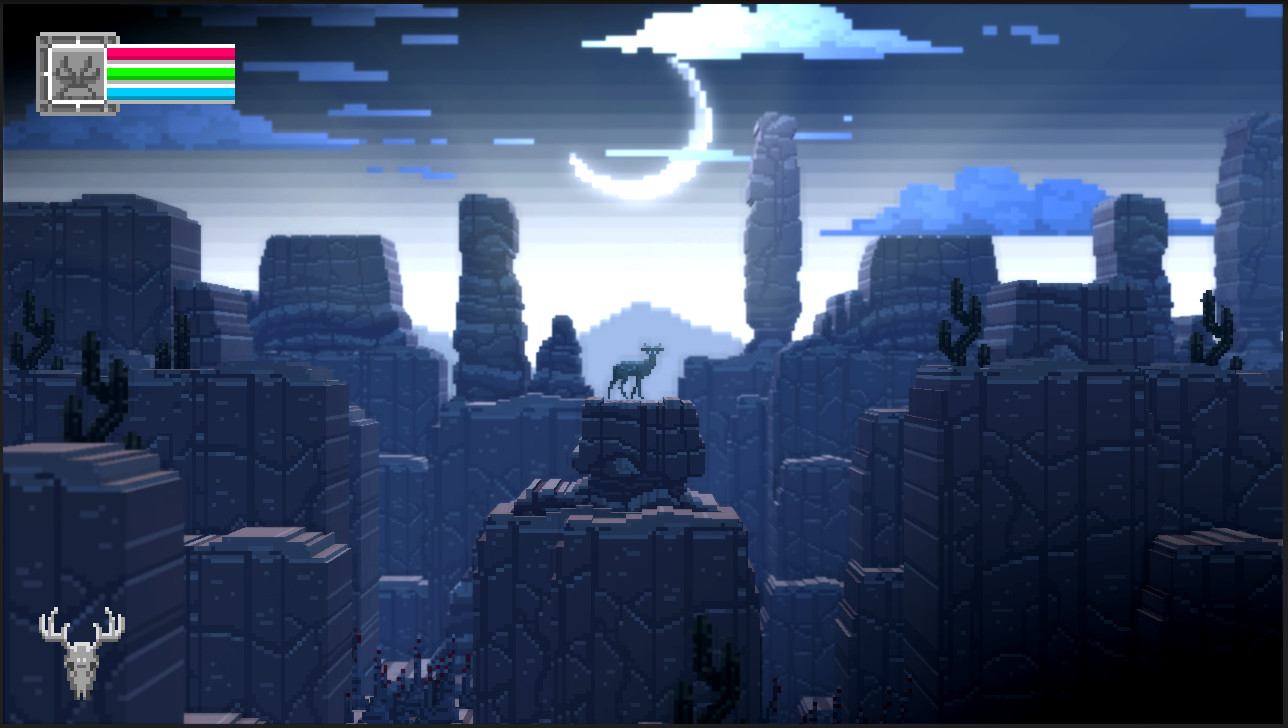Select the deer skull icon bottom left
Viewport: 1288px width, 728px height.
[x=84, y=668]
